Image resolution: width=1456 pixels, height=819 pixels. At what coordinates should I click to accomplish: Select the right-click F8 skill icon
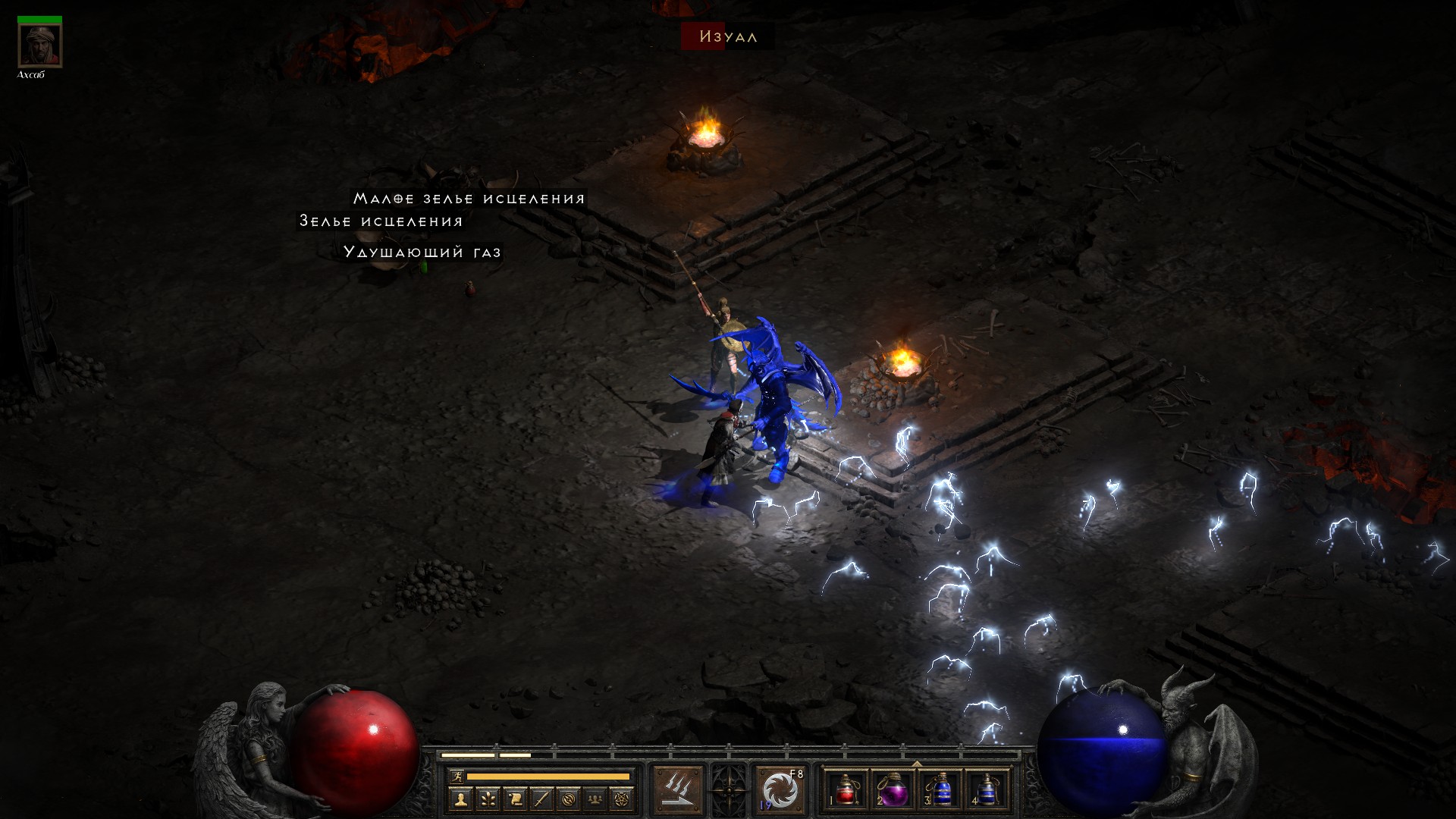780,789
